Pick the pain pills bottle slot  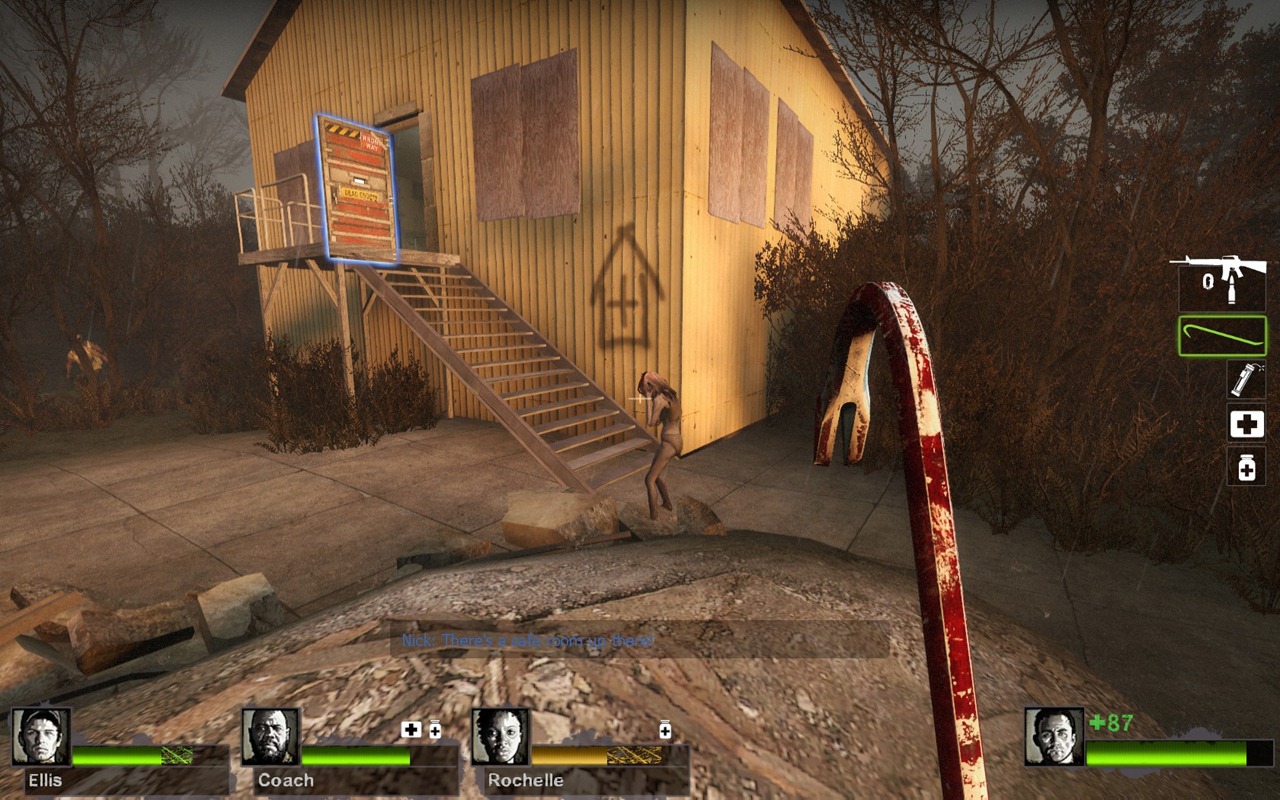(x=1246, y=467)
